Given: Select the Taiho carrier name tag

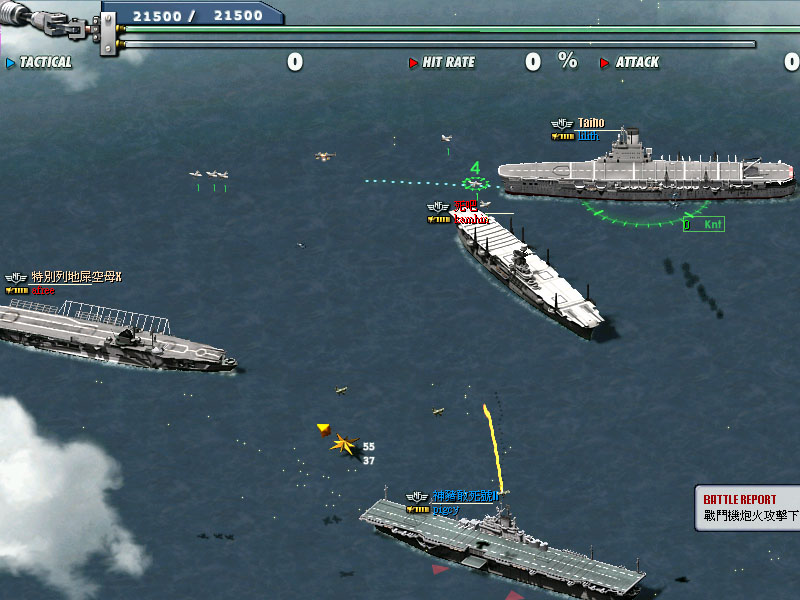Looking at the screenshot, I should click(x=590, y=123).
